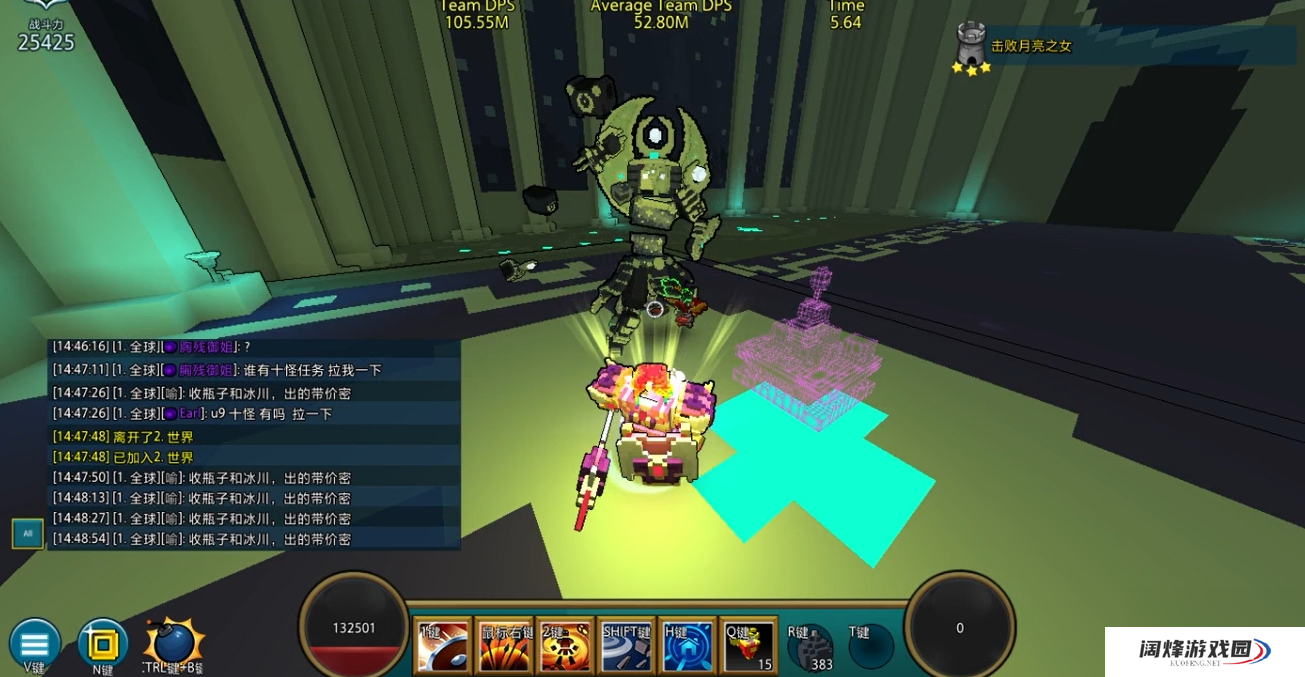Viewport: 1305px width, 677px height.
Task: Trigger the ability bound to key 2
Action: [565, 645]
